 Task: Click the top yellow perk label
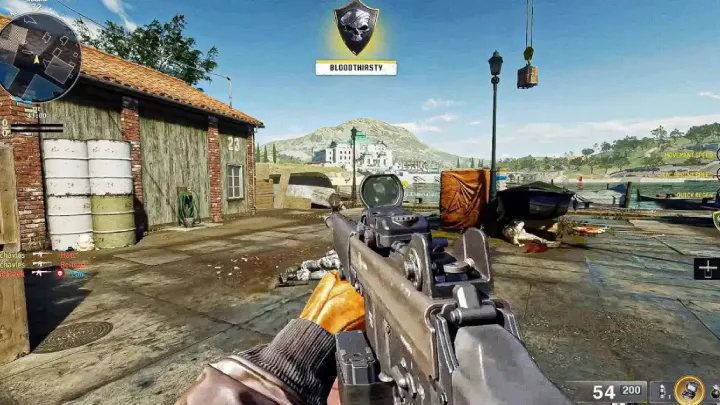[689, 155]
